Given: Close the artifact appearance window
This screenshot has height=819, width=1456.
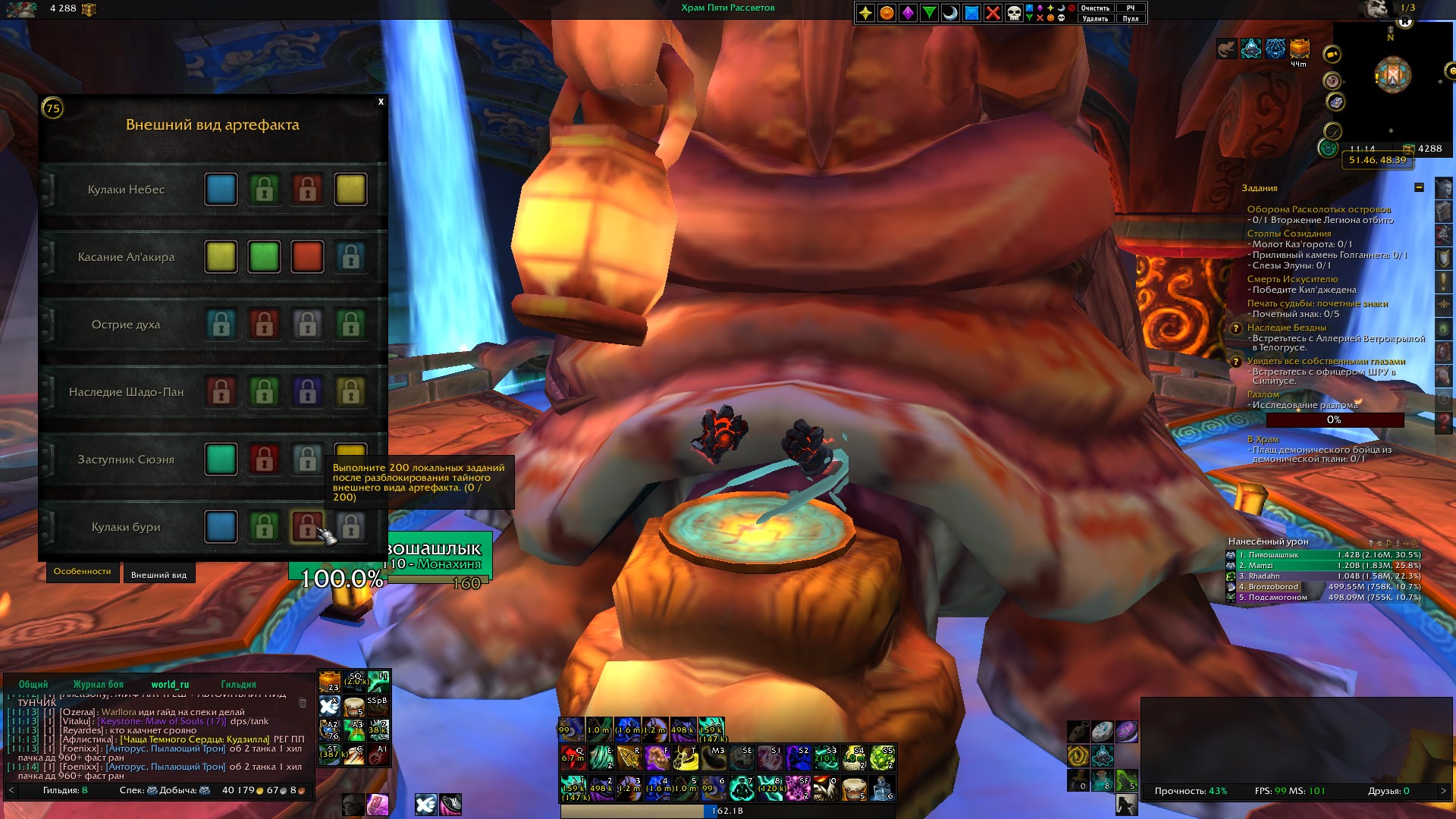Looking at the screenshot, I should click(x=381, y=102).
